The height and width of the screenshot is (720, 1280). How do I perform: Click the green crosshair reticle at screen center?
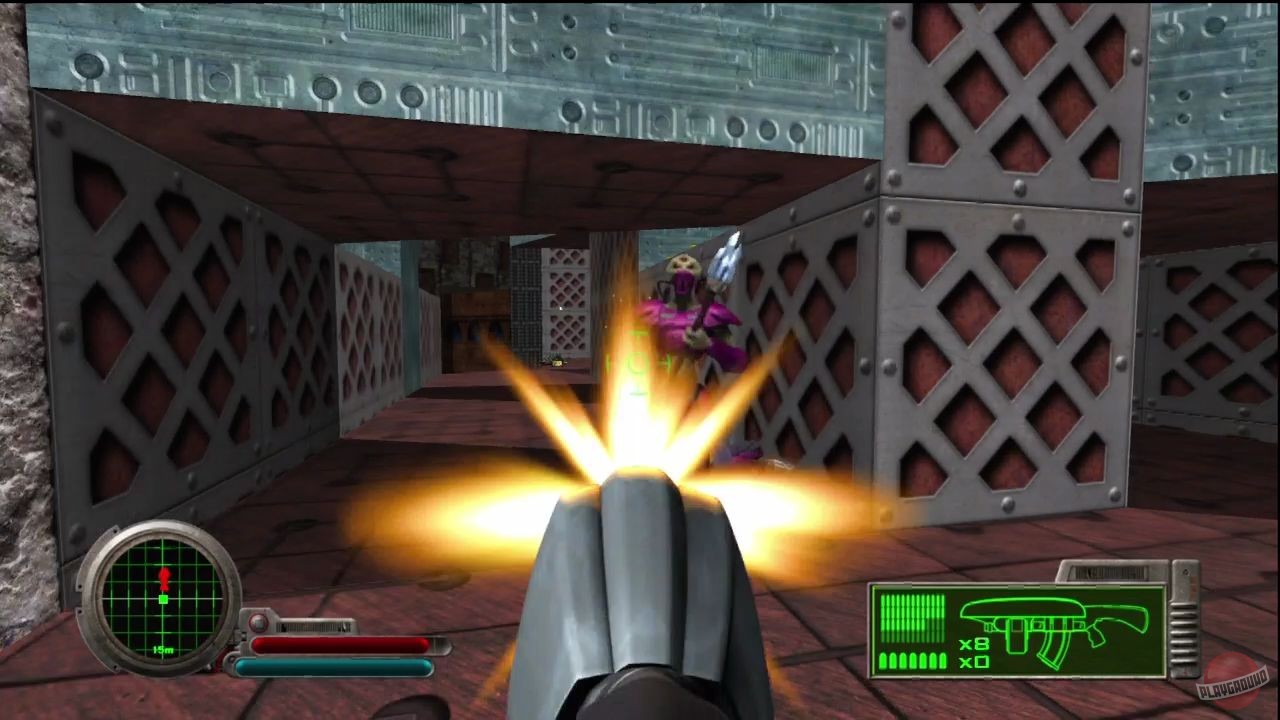(x=640, y=365)
